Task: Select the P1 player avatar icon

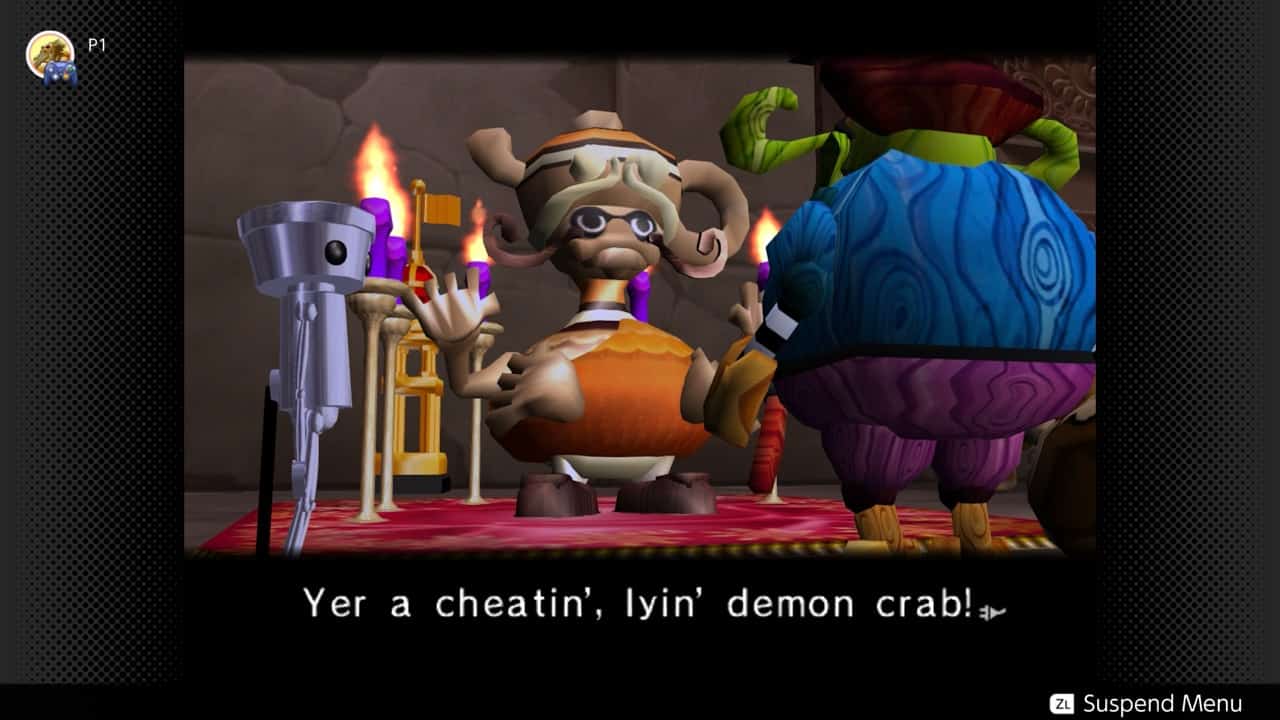Action: pos(50,56)
